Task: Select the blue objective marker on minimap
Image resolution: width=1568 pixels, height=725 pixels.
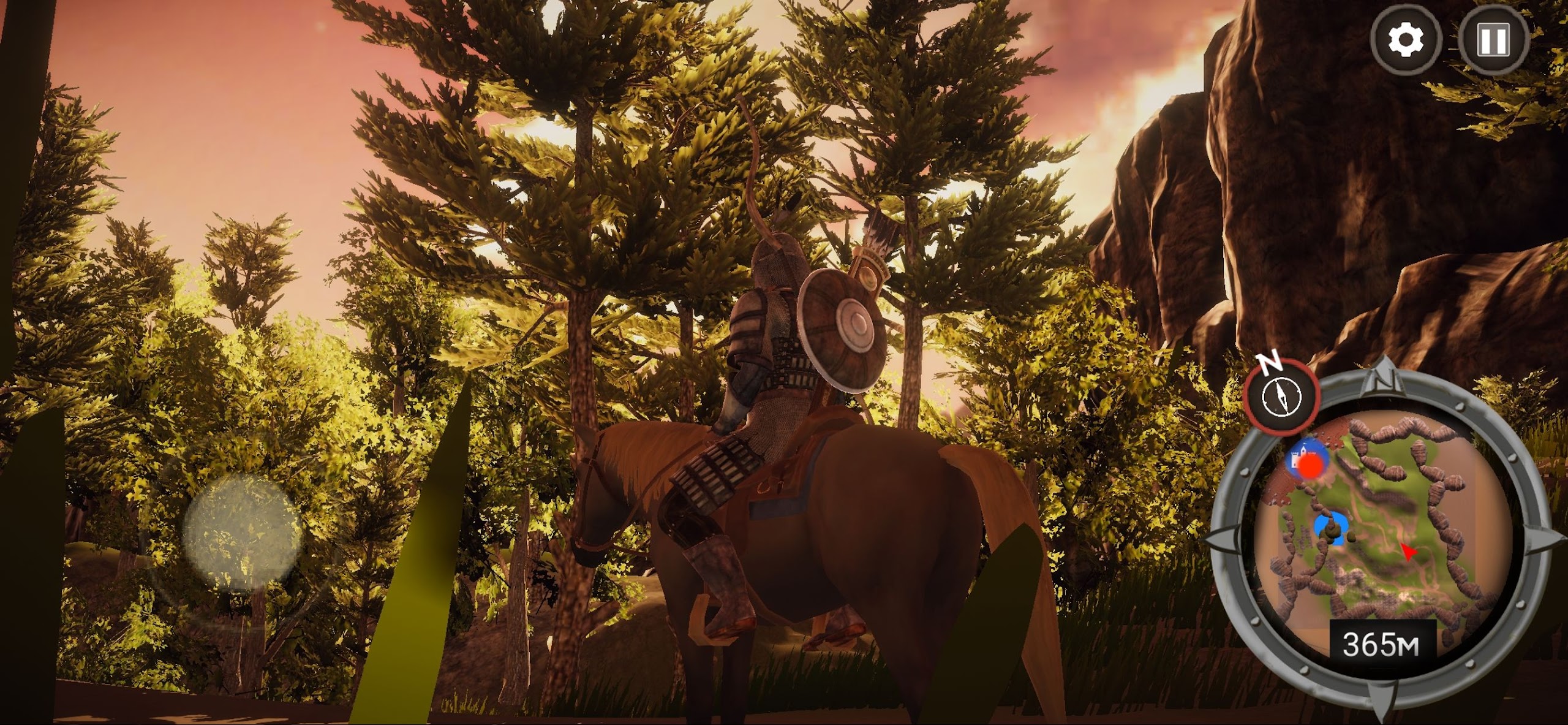Action: click(x=1331, y=530)
